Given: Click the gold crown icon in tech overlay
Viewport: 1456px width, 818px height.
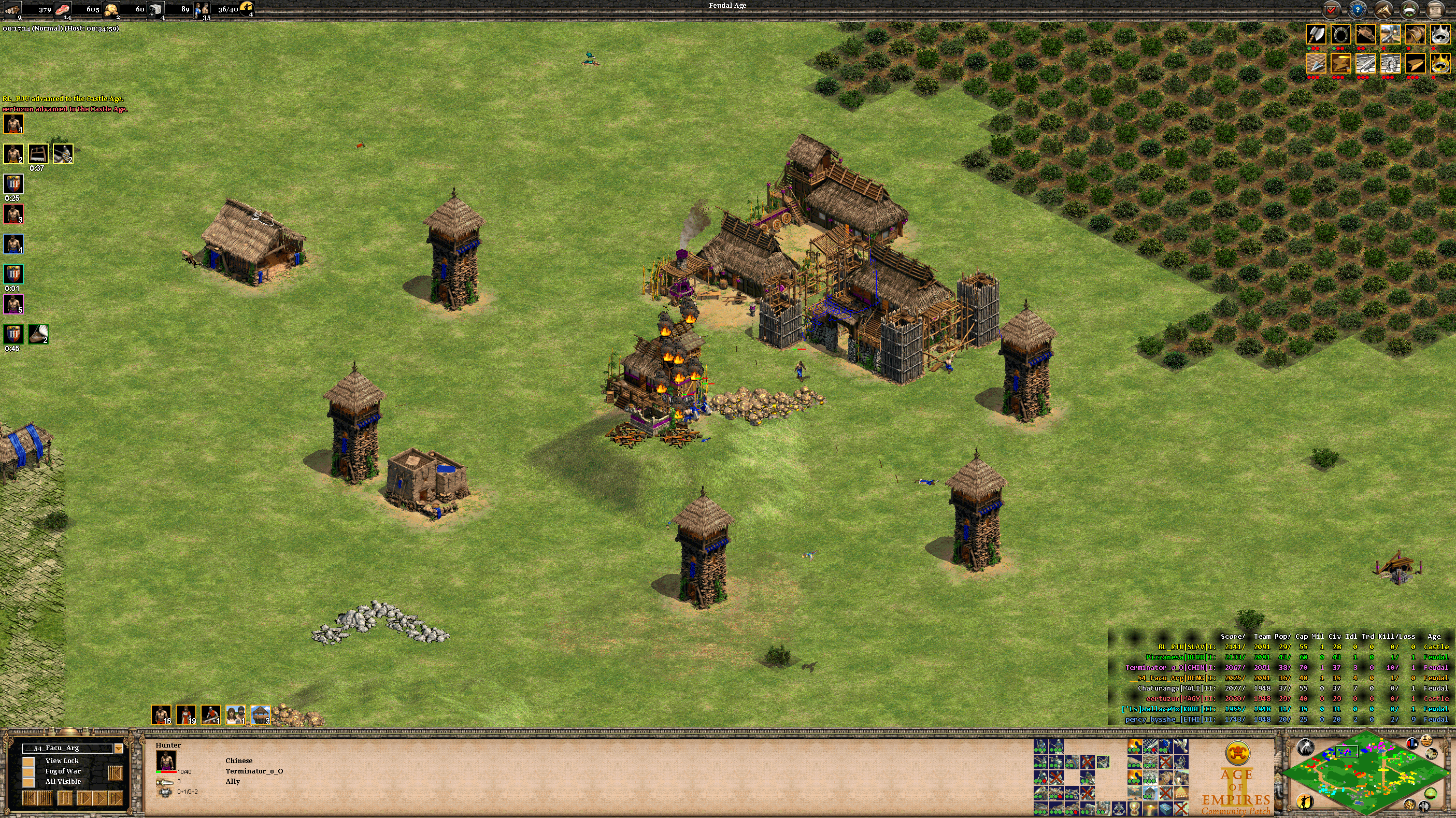Looking at the screenshot, I should tap(1440, 63).
